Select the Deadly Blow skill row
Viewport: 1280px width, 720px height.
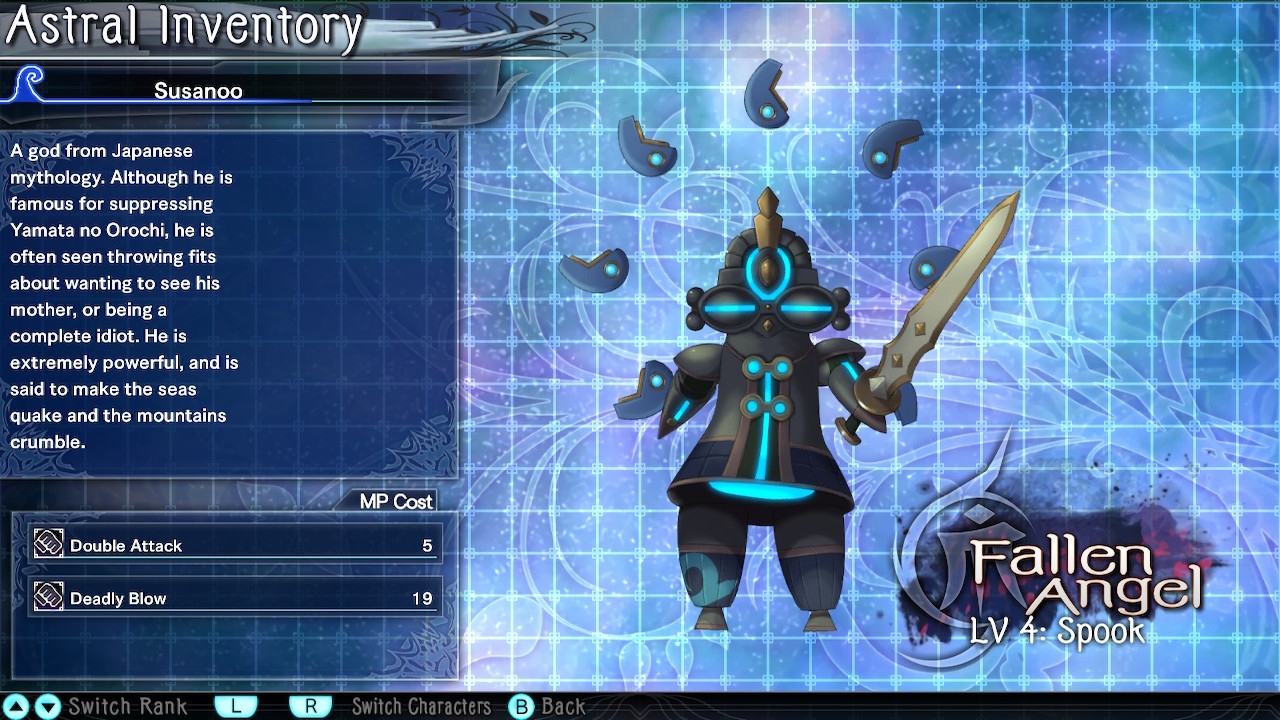click(x=235, y=598)
